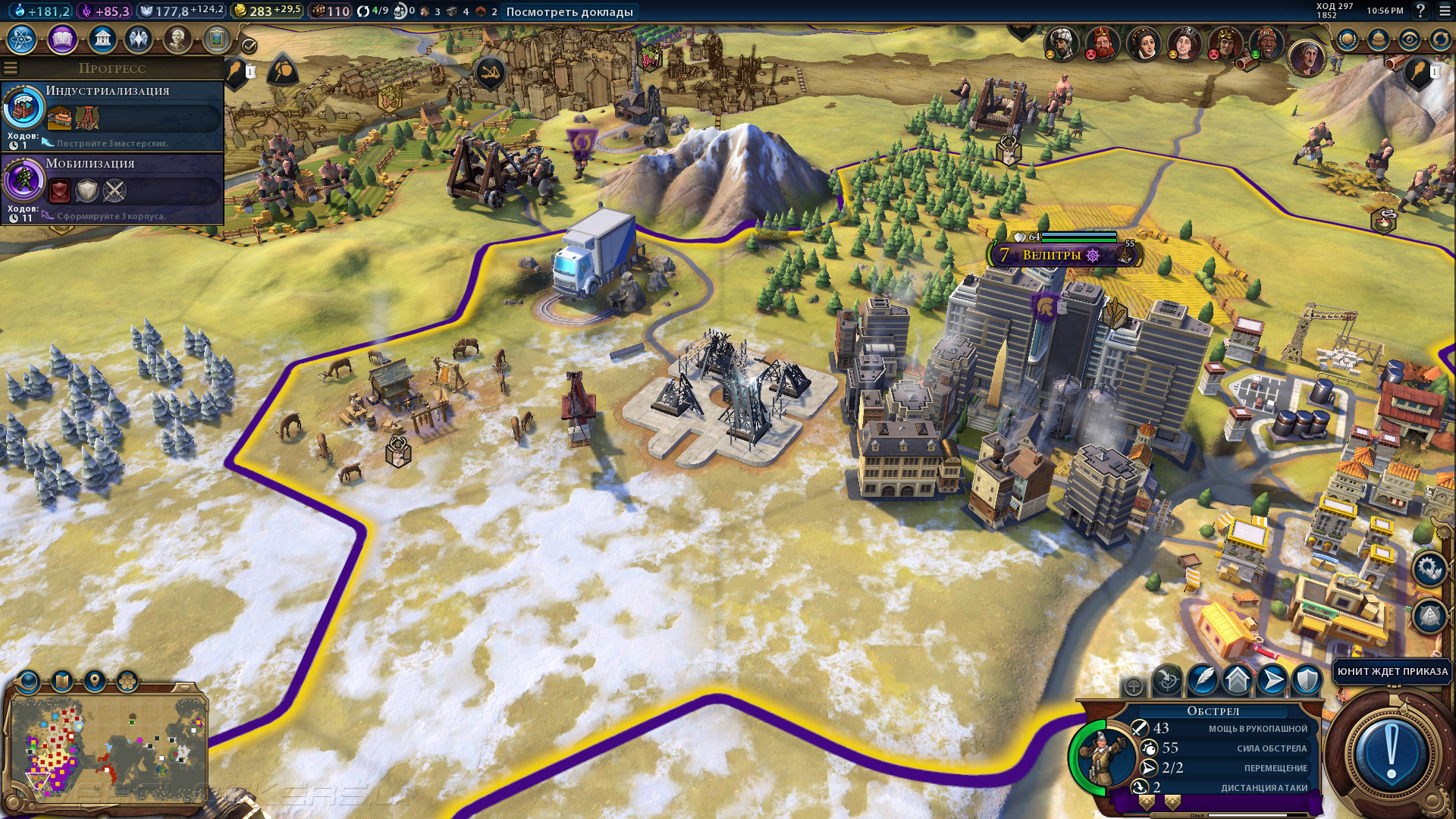Open the civics tree book icon
The image size is (1456, 819).
(x=62, y=39)
